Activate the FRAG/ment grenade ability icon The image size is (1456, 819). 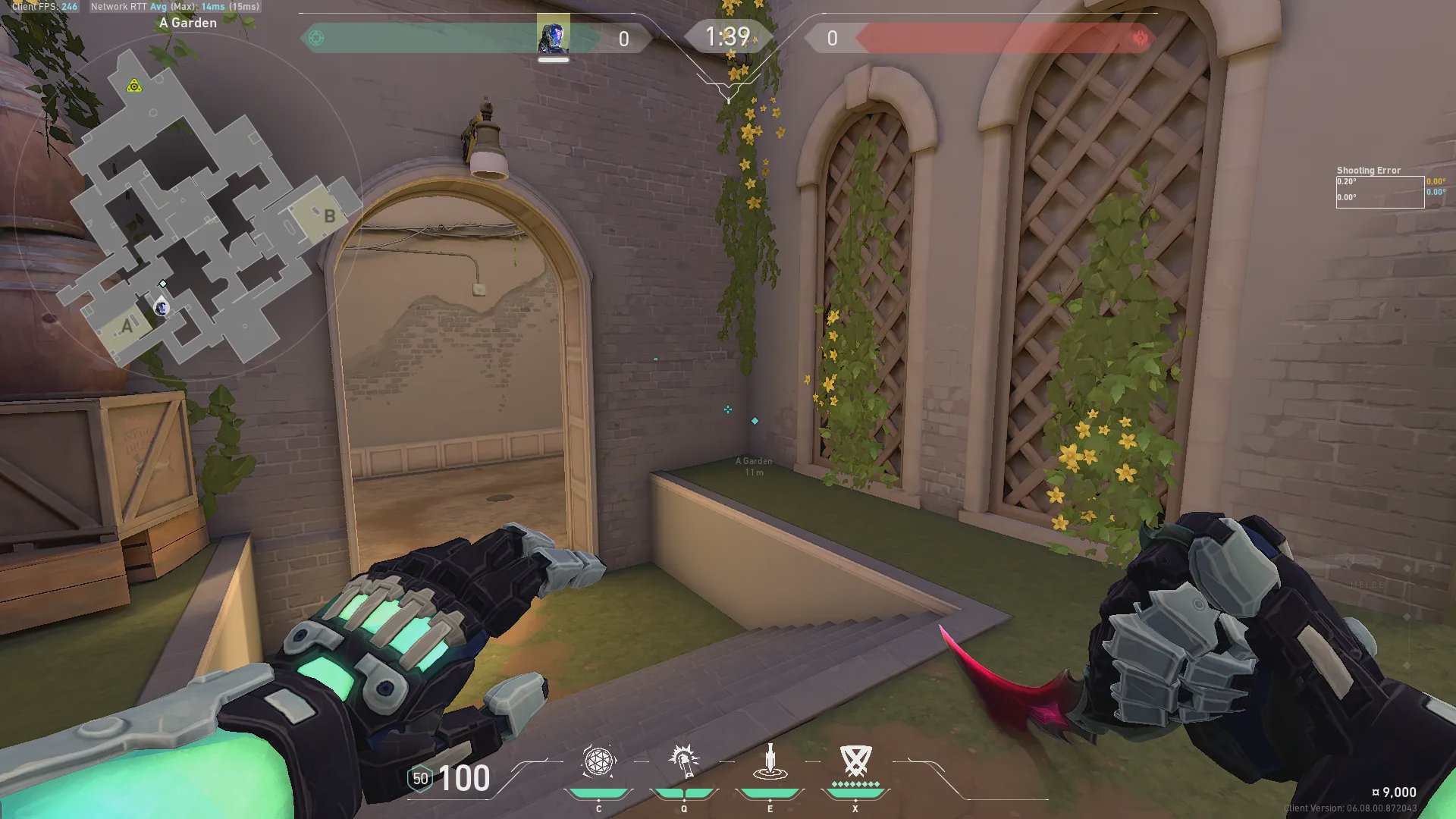tap(598, 761)
